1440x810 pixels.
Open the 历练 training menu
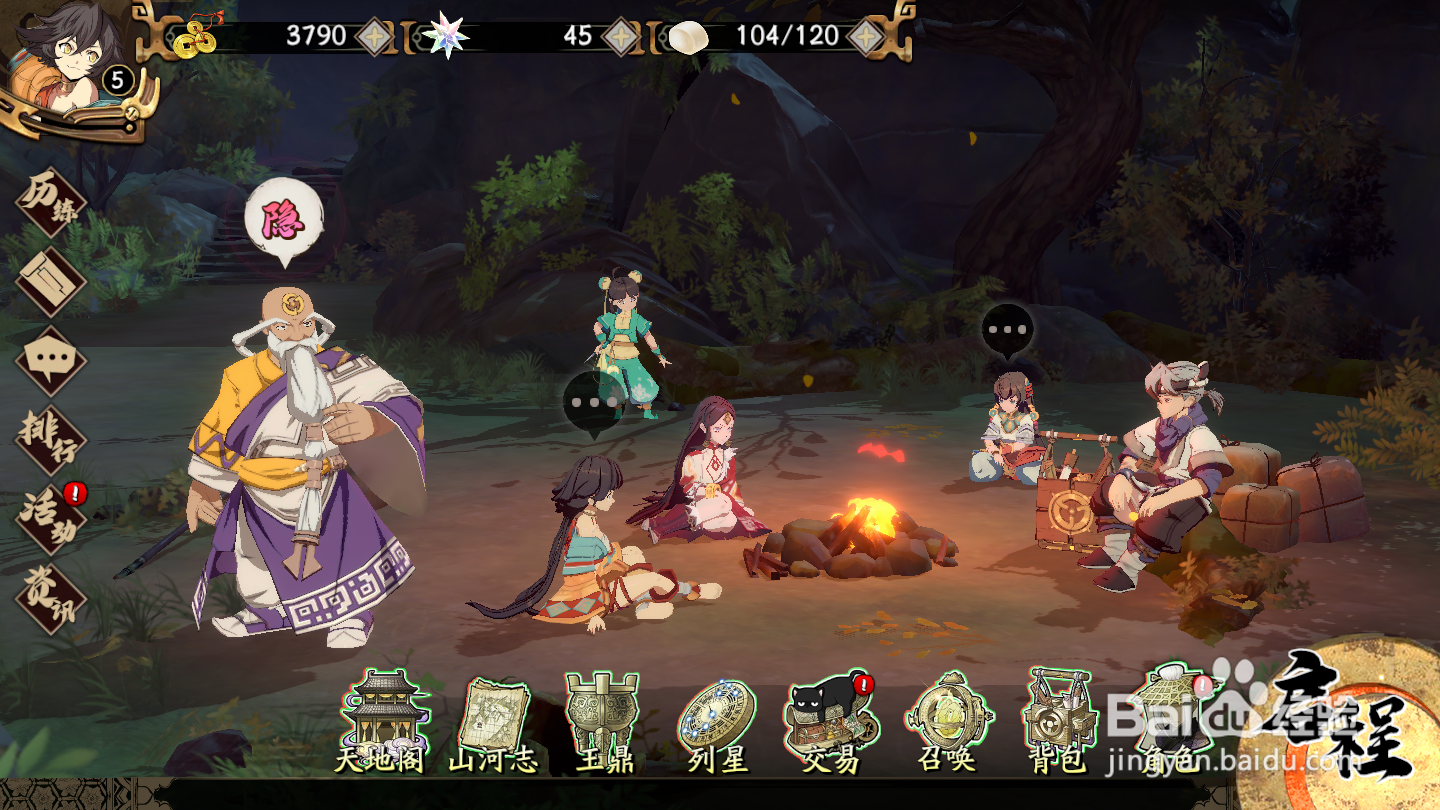click(x=52, y=203)
